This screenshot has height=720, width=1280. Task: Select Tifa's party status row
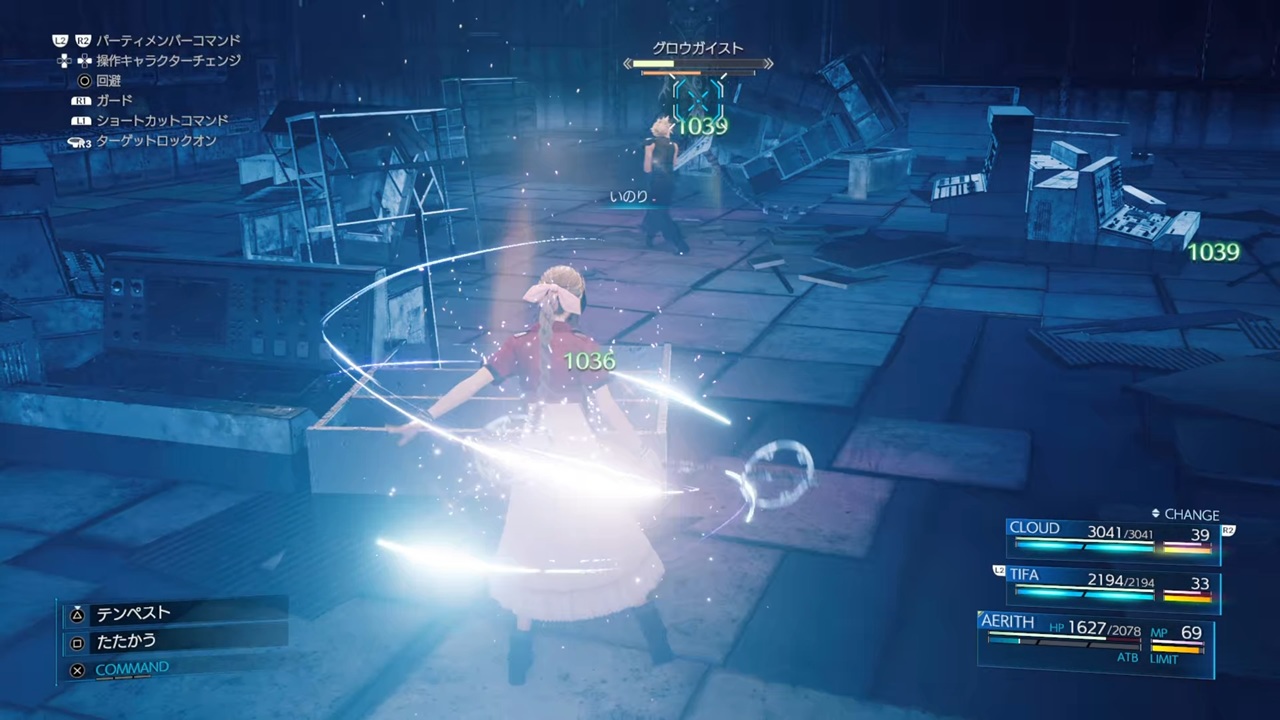pyautogui.click(x=1112, y=585)
